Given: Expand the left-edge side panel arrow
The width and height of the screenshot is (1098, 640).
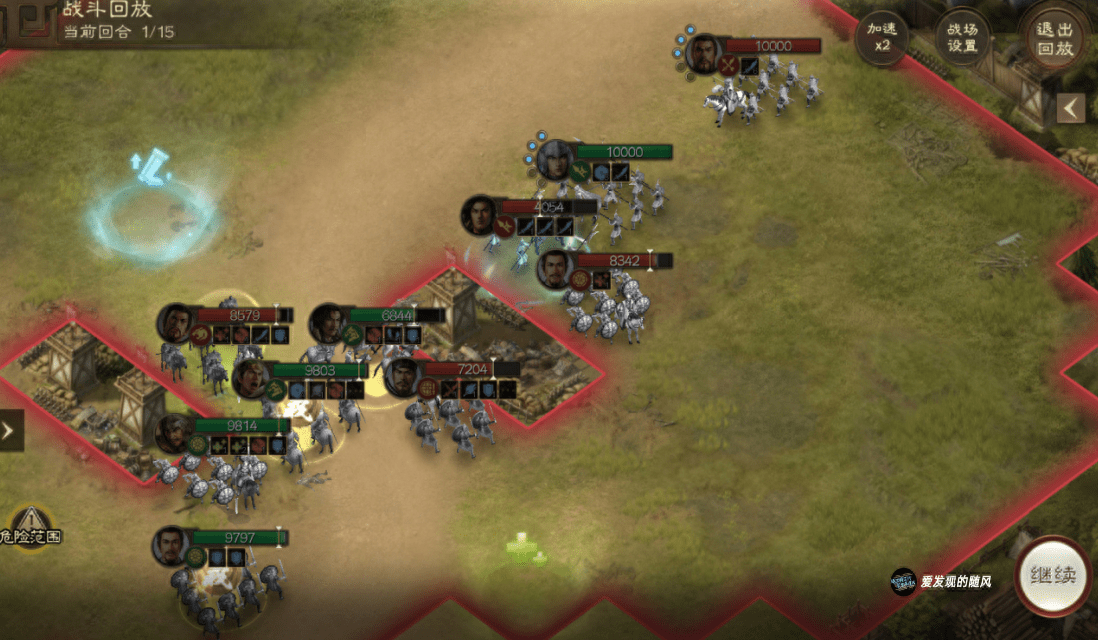Looking at the screenshot, I should (x=10, y=431).
